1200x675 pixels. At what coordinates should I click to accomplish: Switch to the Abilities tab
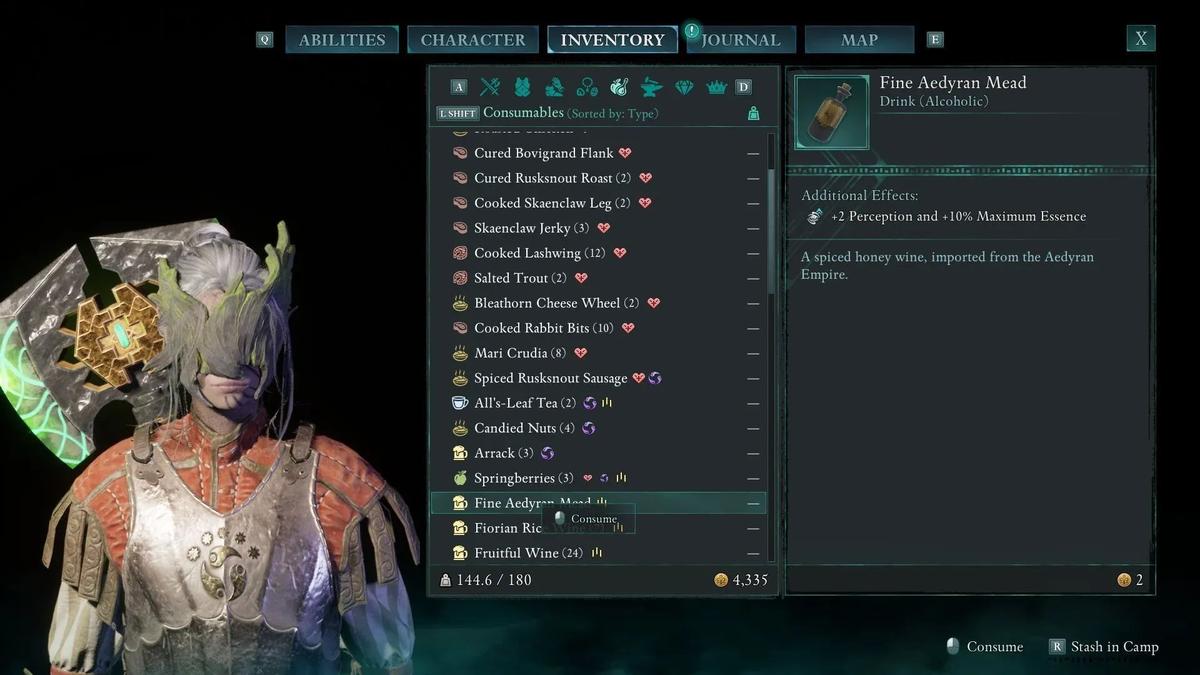(342, 40)
